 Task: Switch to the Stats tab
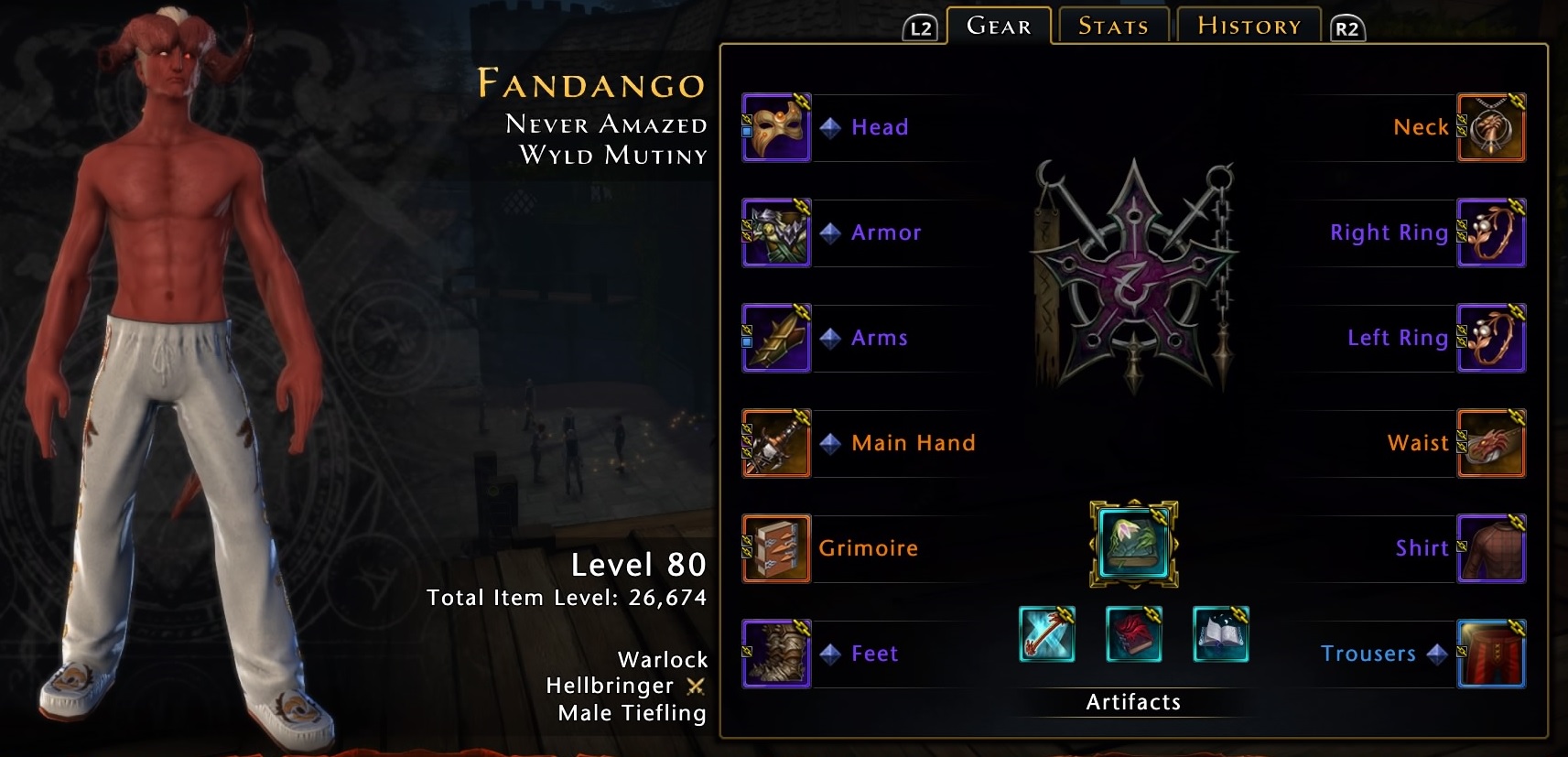pyautogui.click(x=1111, y=26)
